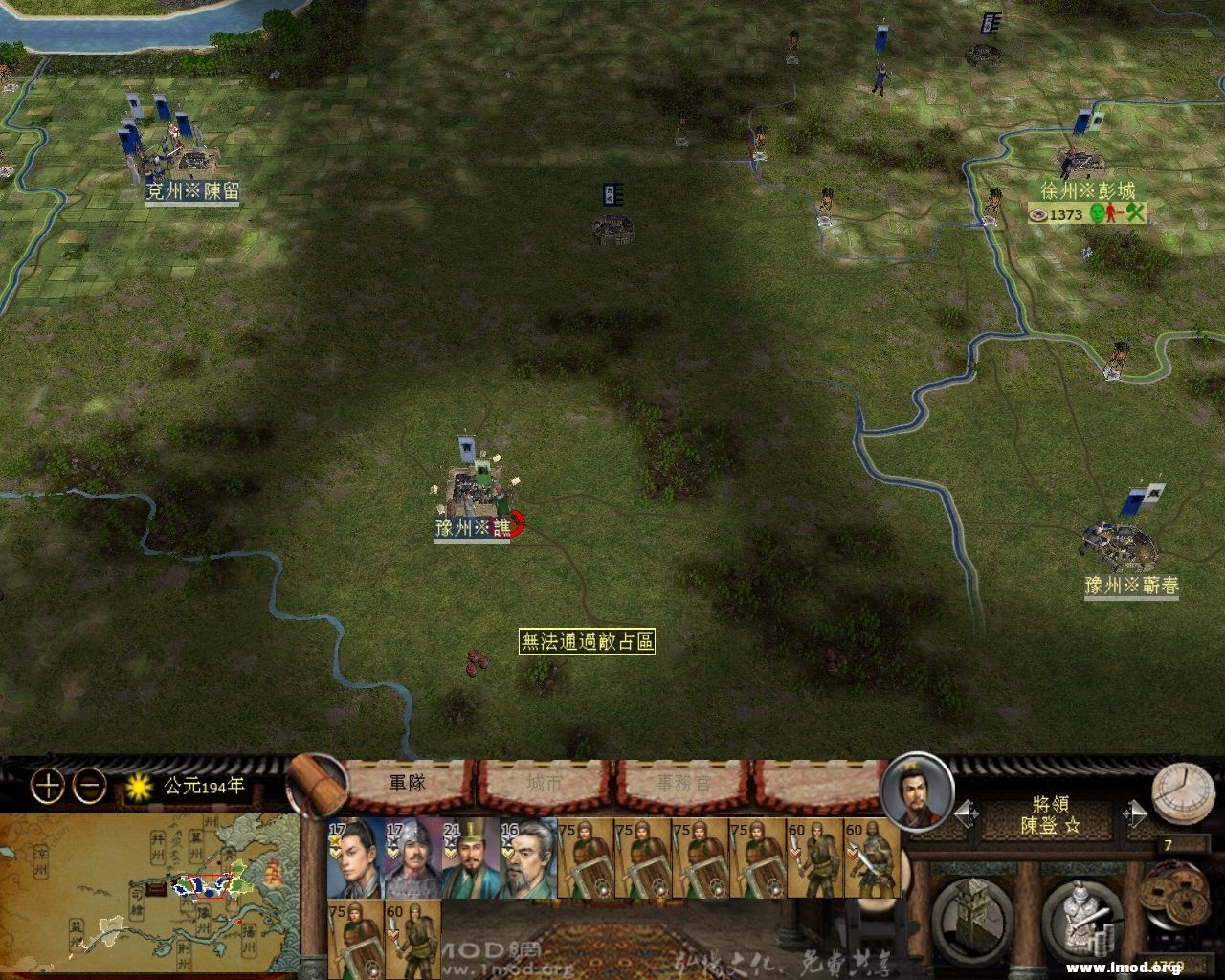The width and height of the screenshot is (1225, 980).
Task: Click the 軍隊 tab label
Action: point(406,785)
